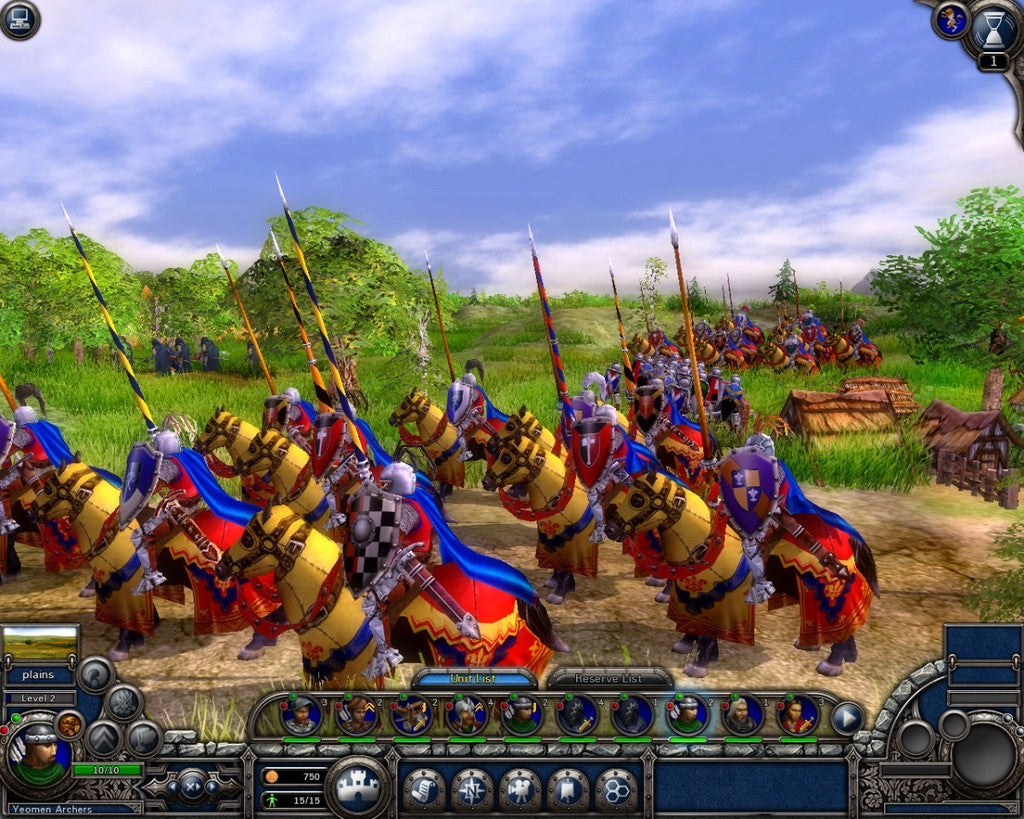
Task: Click the plains terrain thumbnail
Action: point(41,642)
